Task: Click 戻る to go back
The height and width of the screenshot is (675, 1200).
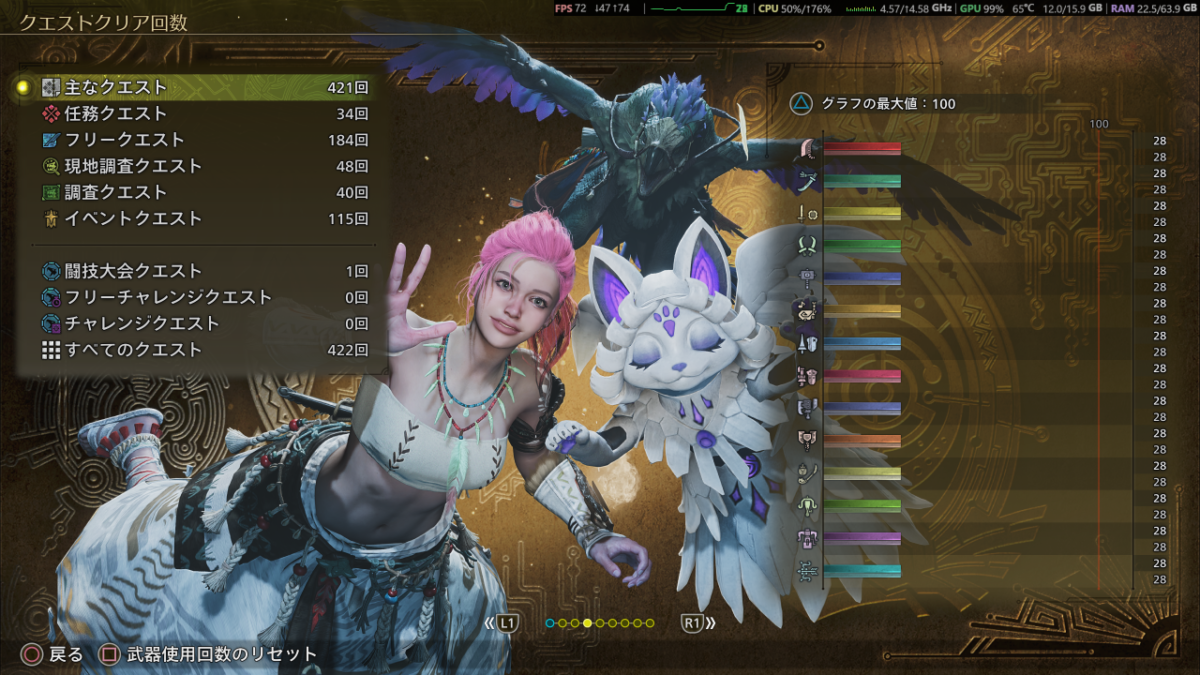Action: click(x=54, y=655)
